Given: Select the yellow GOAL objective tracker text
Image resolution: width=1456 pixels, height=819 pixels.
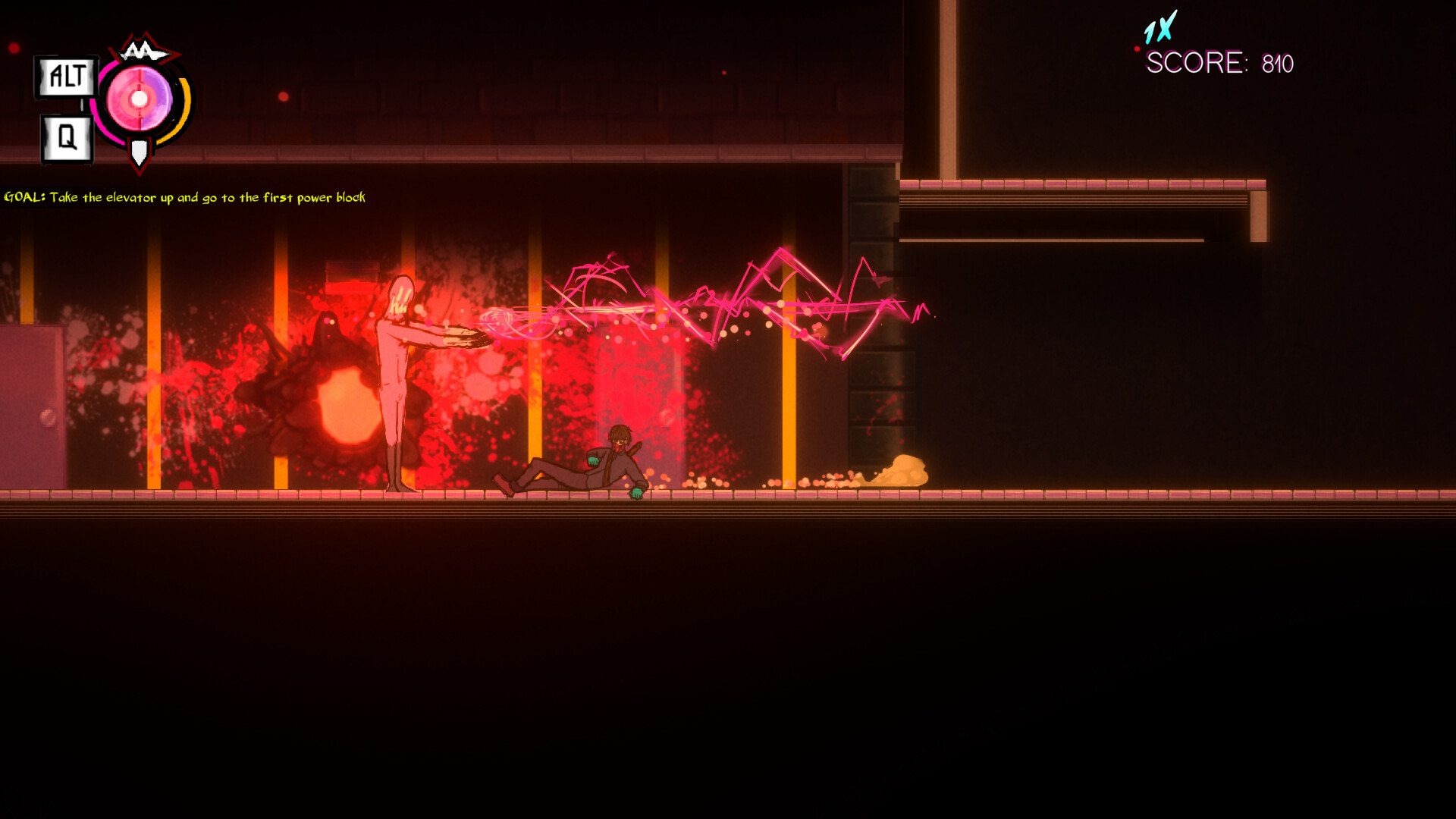Looking at the screenshot, I should tap(184, 198).
